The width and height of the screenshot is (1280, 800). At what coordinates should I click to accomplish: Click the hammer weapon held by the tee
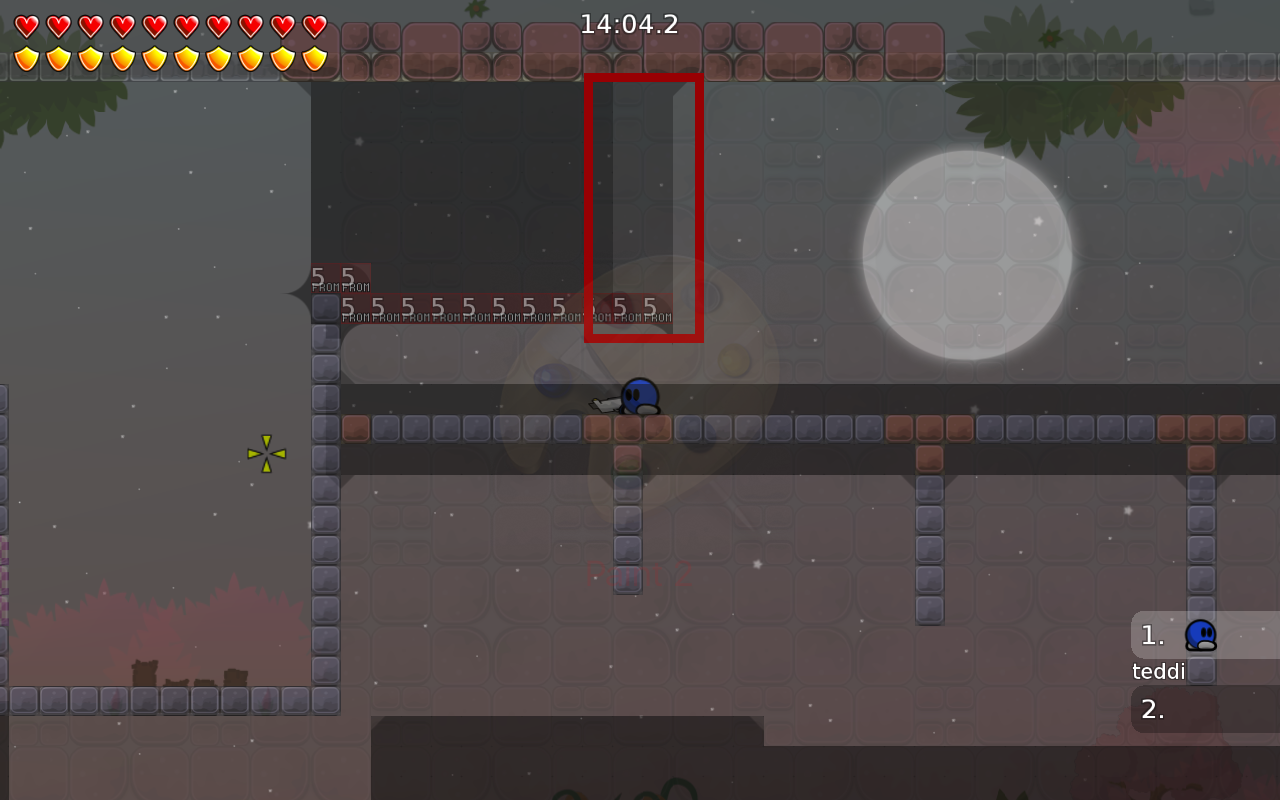(604, 404)
